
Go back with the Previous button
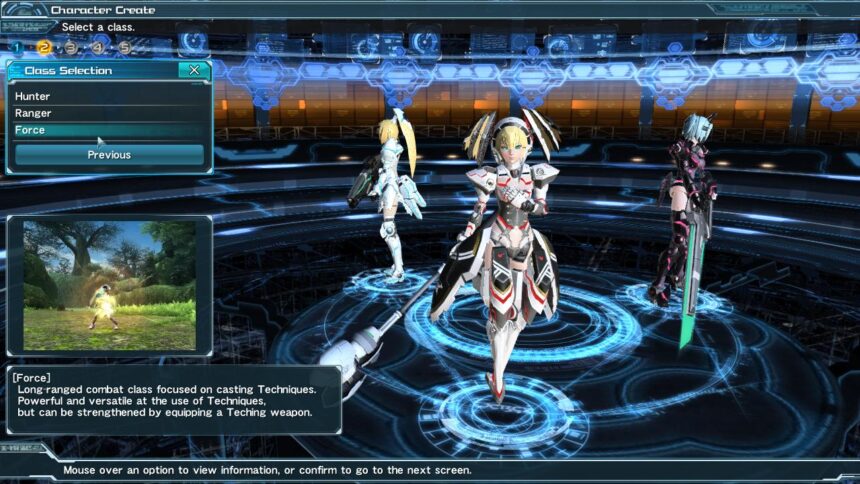pyautogui.click(x=109, y=155)
